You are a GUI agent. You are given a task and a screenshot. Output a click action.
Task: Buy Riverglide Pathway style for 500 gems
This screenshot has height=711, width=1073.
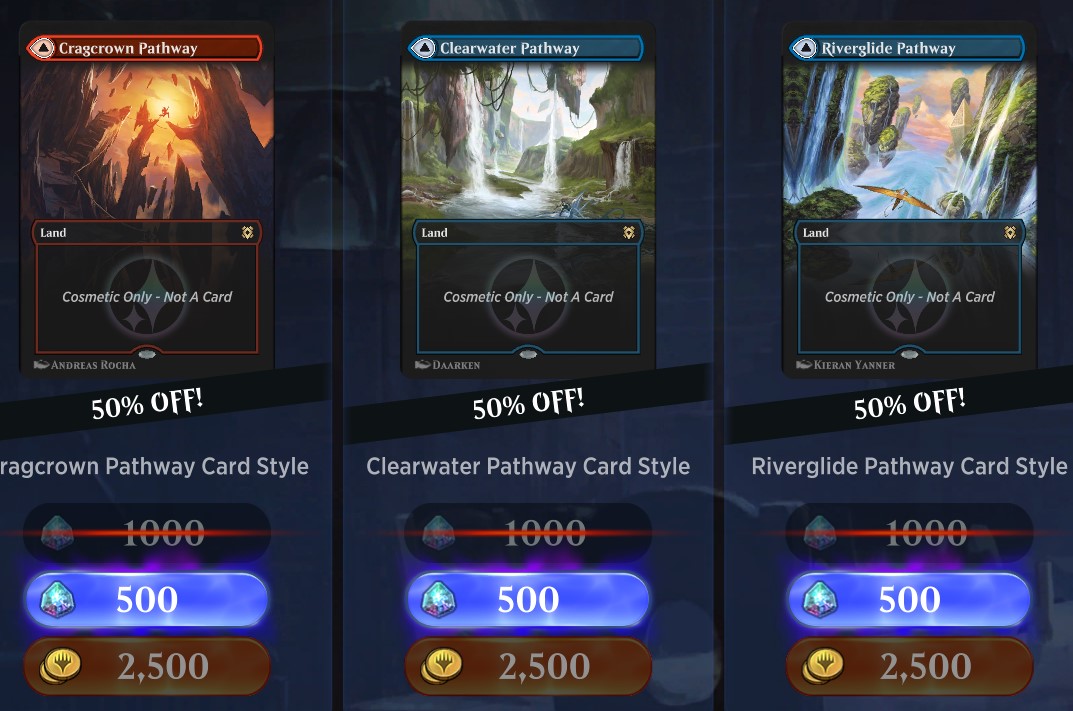[x=909, y=599]
